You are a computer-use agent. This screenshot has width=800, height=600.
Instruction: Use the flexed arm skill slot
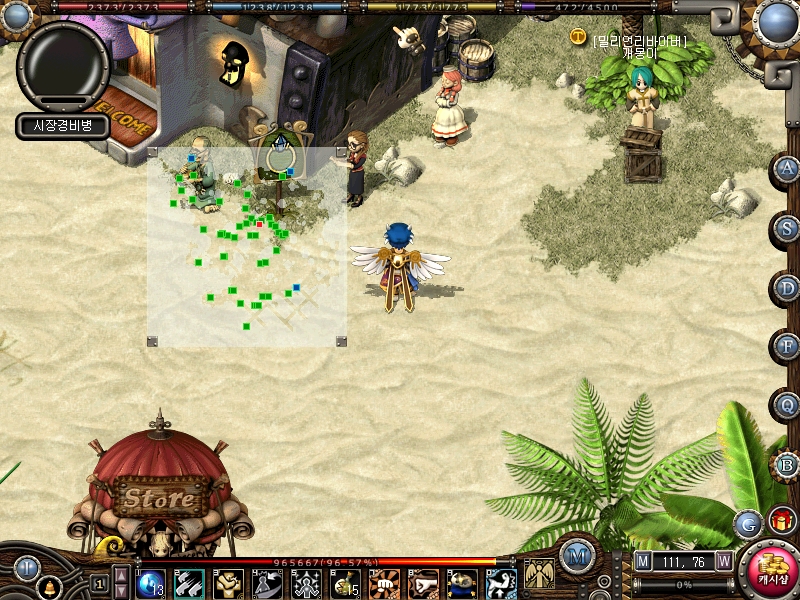point(229,583)
